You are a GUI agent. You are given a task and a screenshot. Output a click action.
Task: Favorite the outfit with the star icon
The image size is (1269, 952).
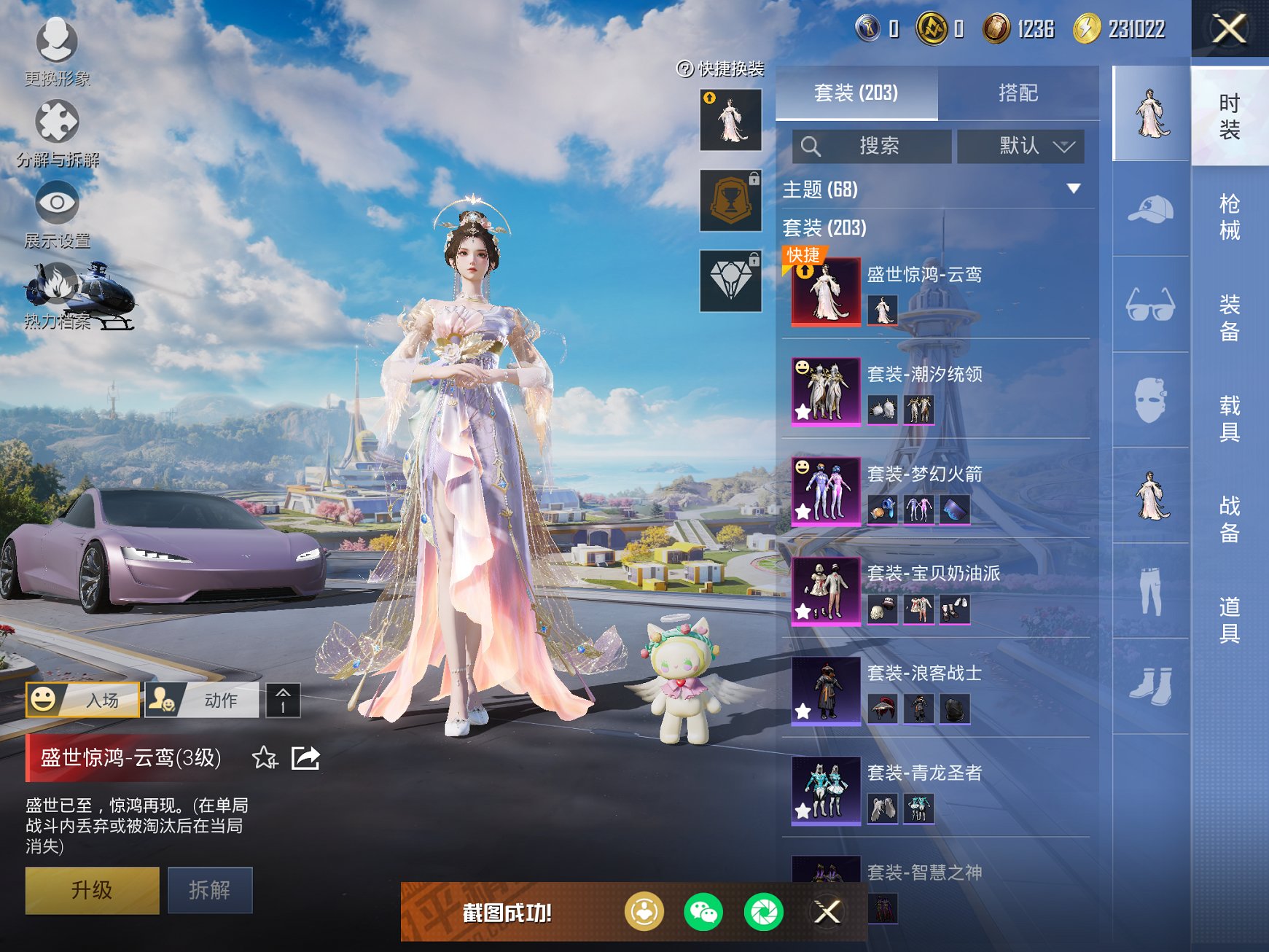click(x=265, y=758)
